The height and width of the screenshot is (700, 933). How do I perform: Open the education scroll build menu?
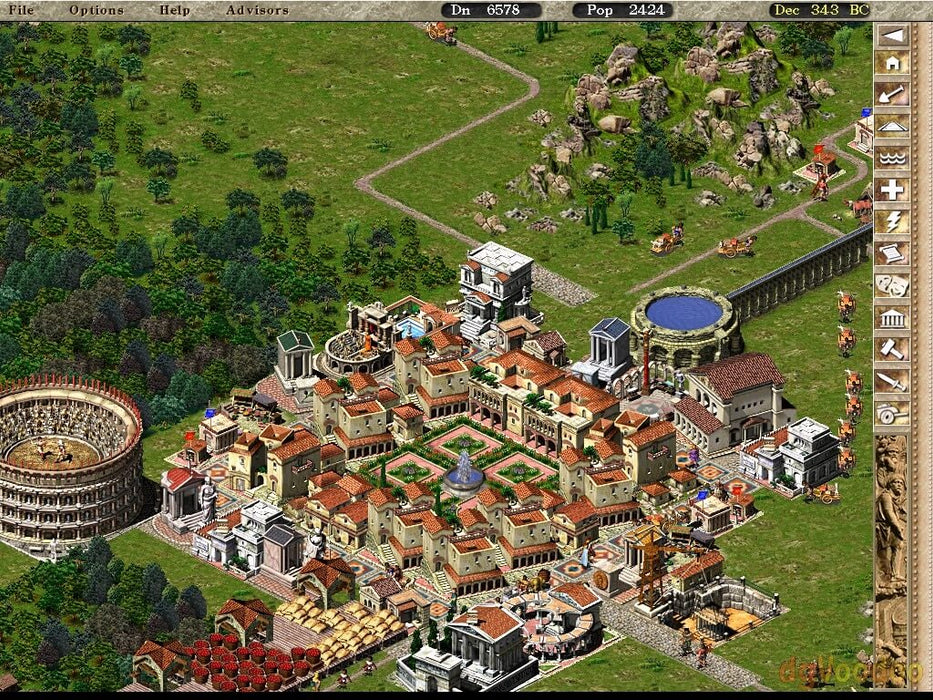click(x=892, y=254)
